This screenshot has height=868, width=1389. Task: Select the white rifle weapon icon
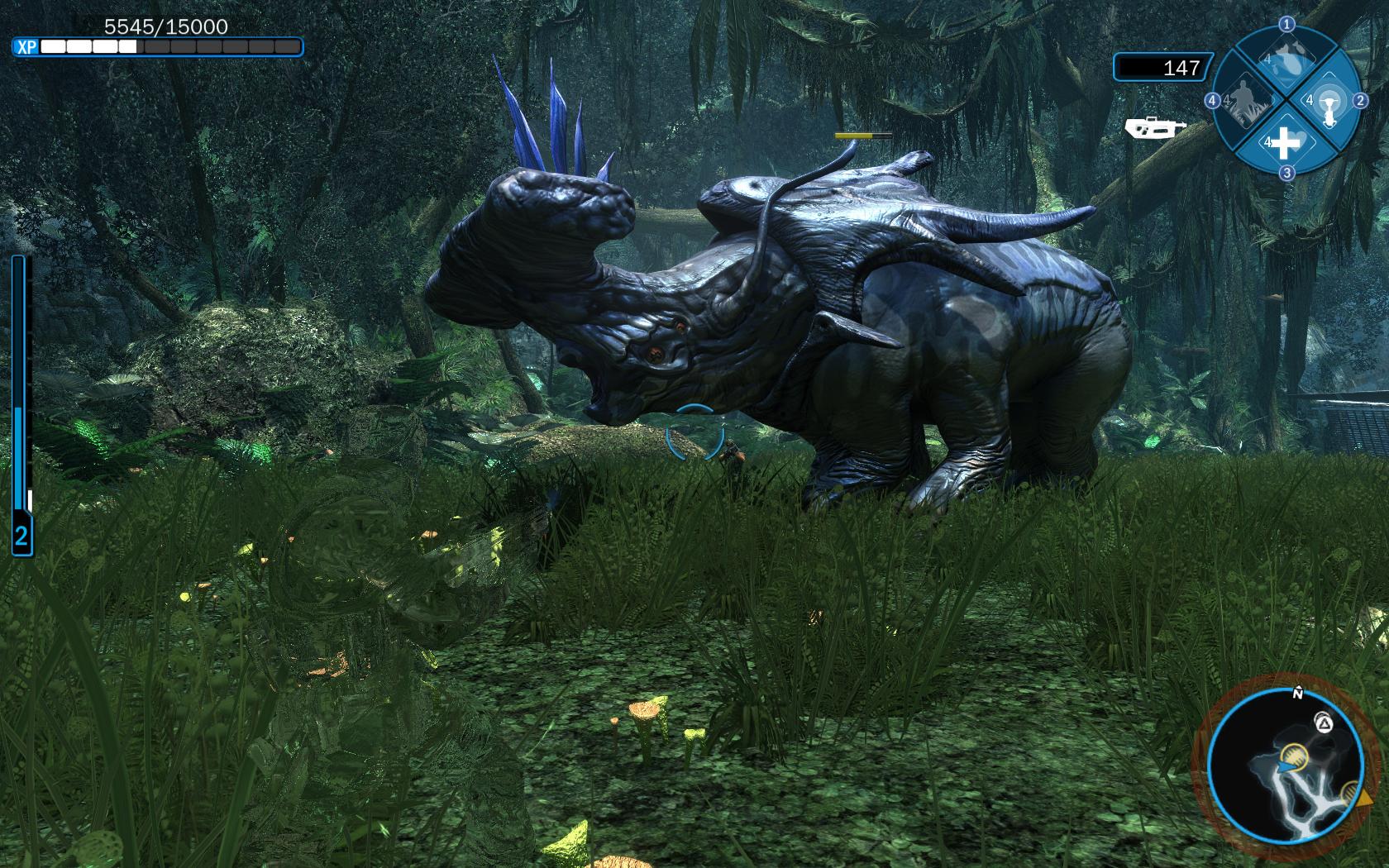point(1154,127)
